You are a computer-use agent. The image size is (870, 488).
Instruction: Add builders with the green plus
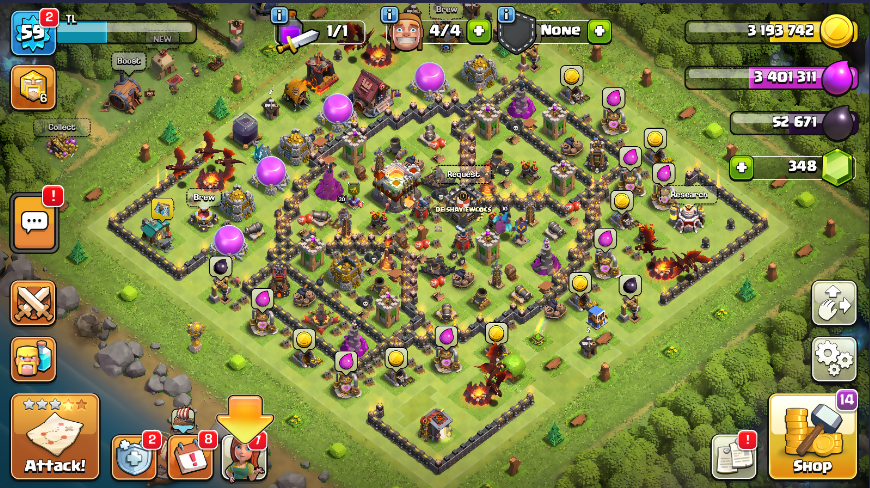pyautogui.click(x=479, y=31)
